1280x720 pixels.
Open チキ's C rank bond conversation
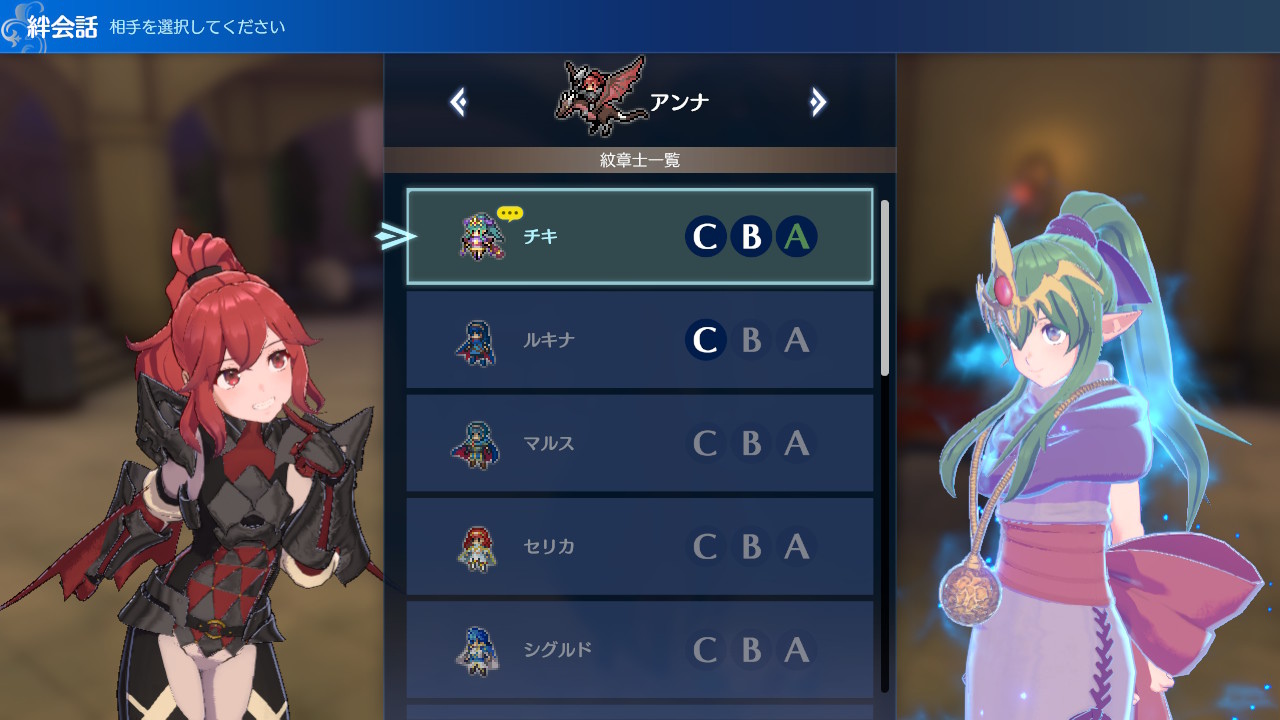705,237
